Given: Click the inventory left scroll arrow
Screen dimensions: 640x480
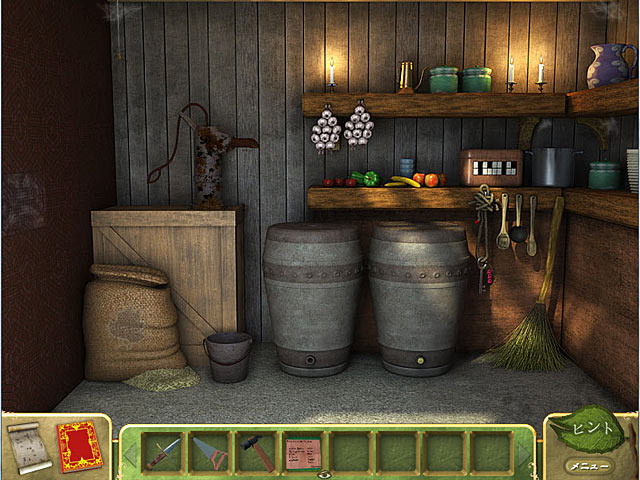Looking at the screenshot, I should pos(128,453).
